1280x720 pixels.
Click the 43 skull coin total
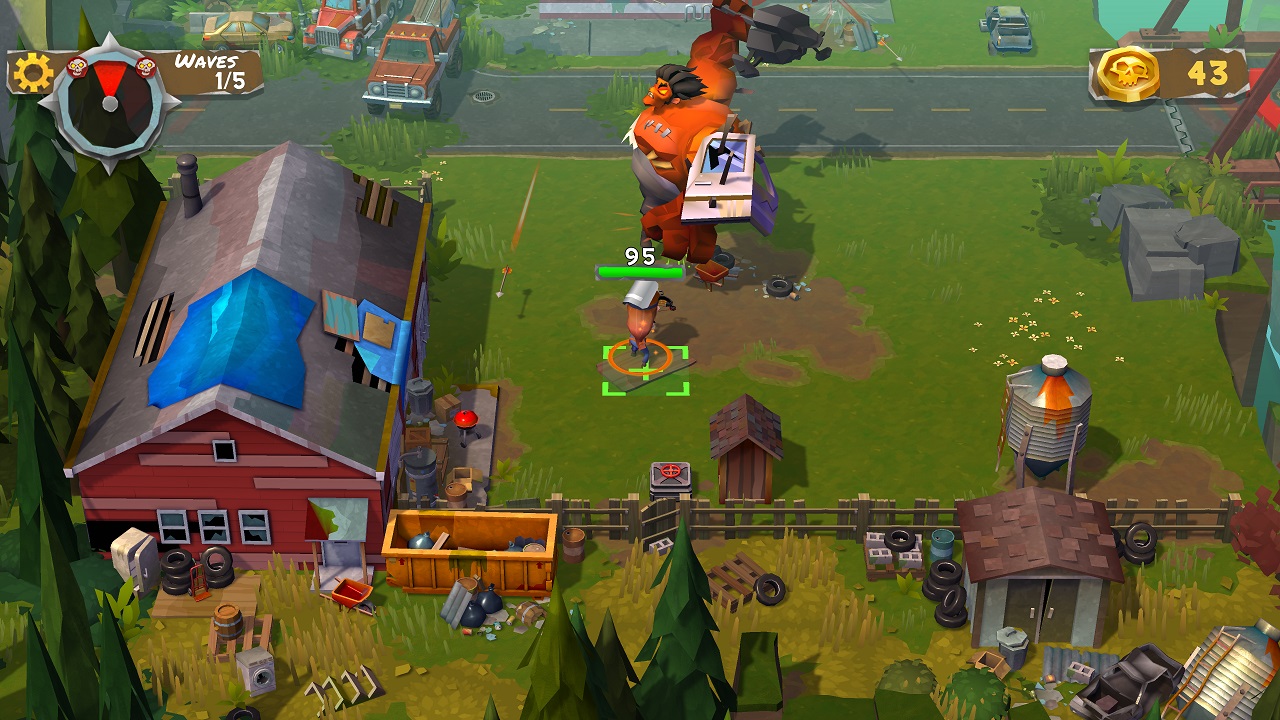(x=1210, y=70)
